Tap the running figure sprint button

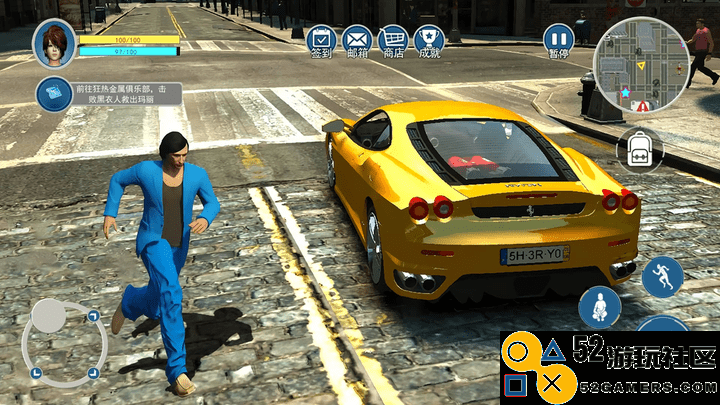point(662,277)
